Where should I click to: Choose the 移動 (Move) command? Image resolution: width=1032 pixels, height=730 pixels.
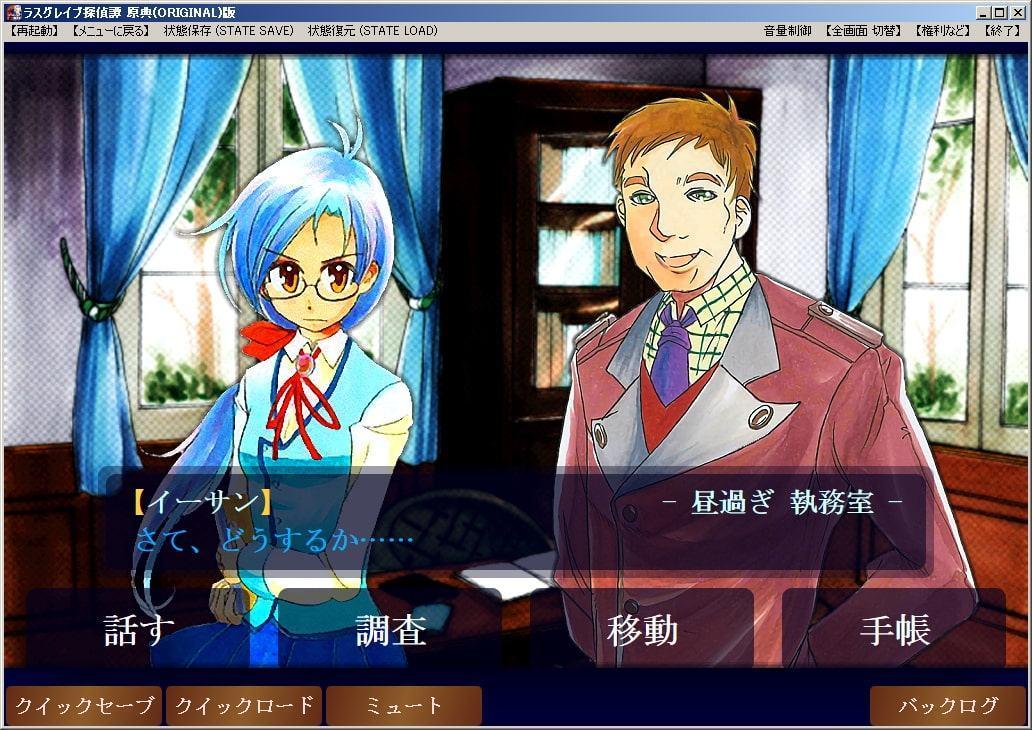(642, 630)
